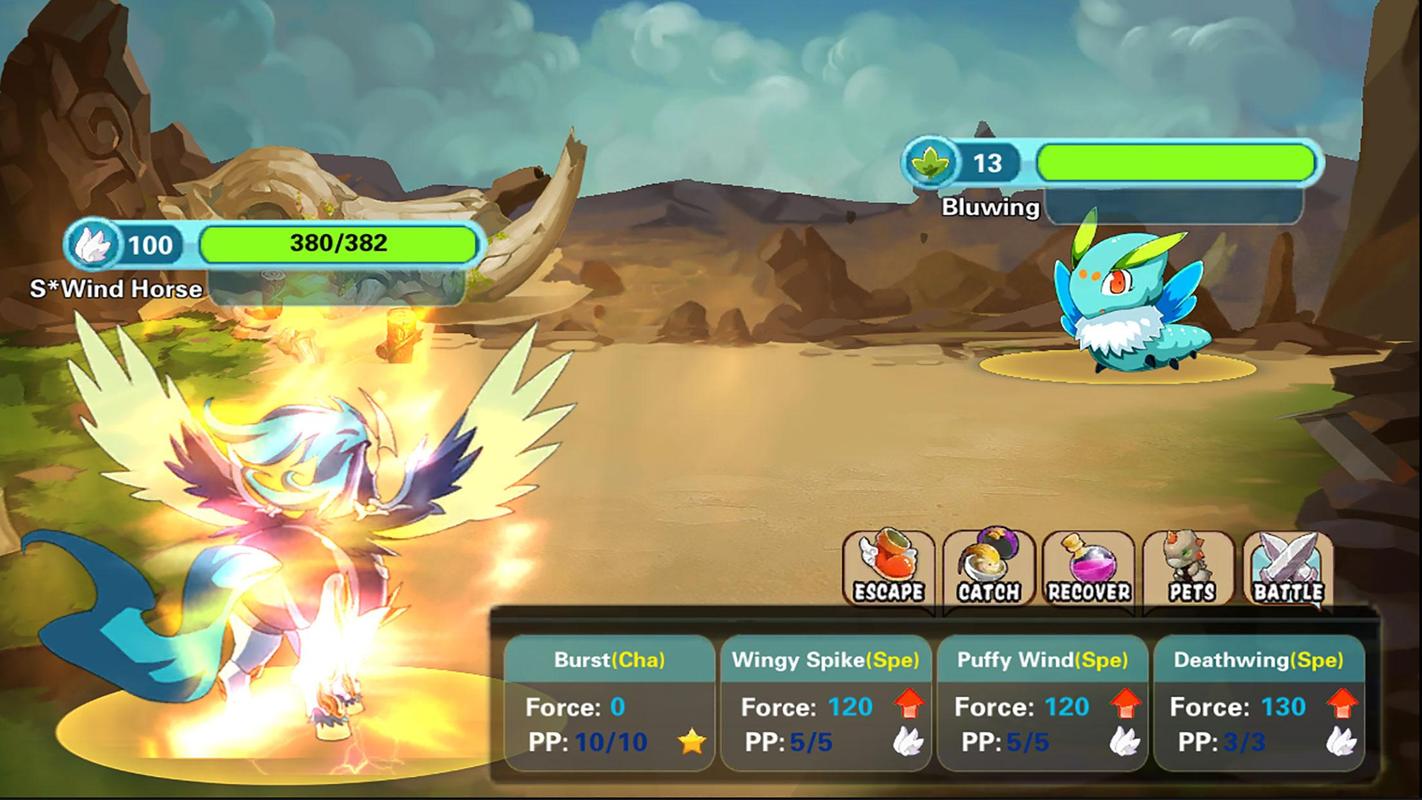This screenshot has width=1422, height=800.
Task: Cast the Puffy Wind move
Action: click(x=1041, y=703)
